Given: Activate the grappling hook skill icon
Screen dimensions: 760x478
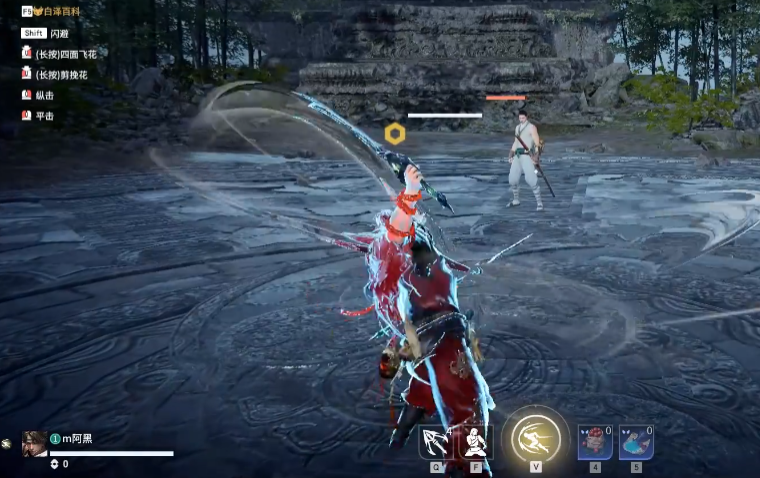Looking at the screenshot, I should point(436,442).
